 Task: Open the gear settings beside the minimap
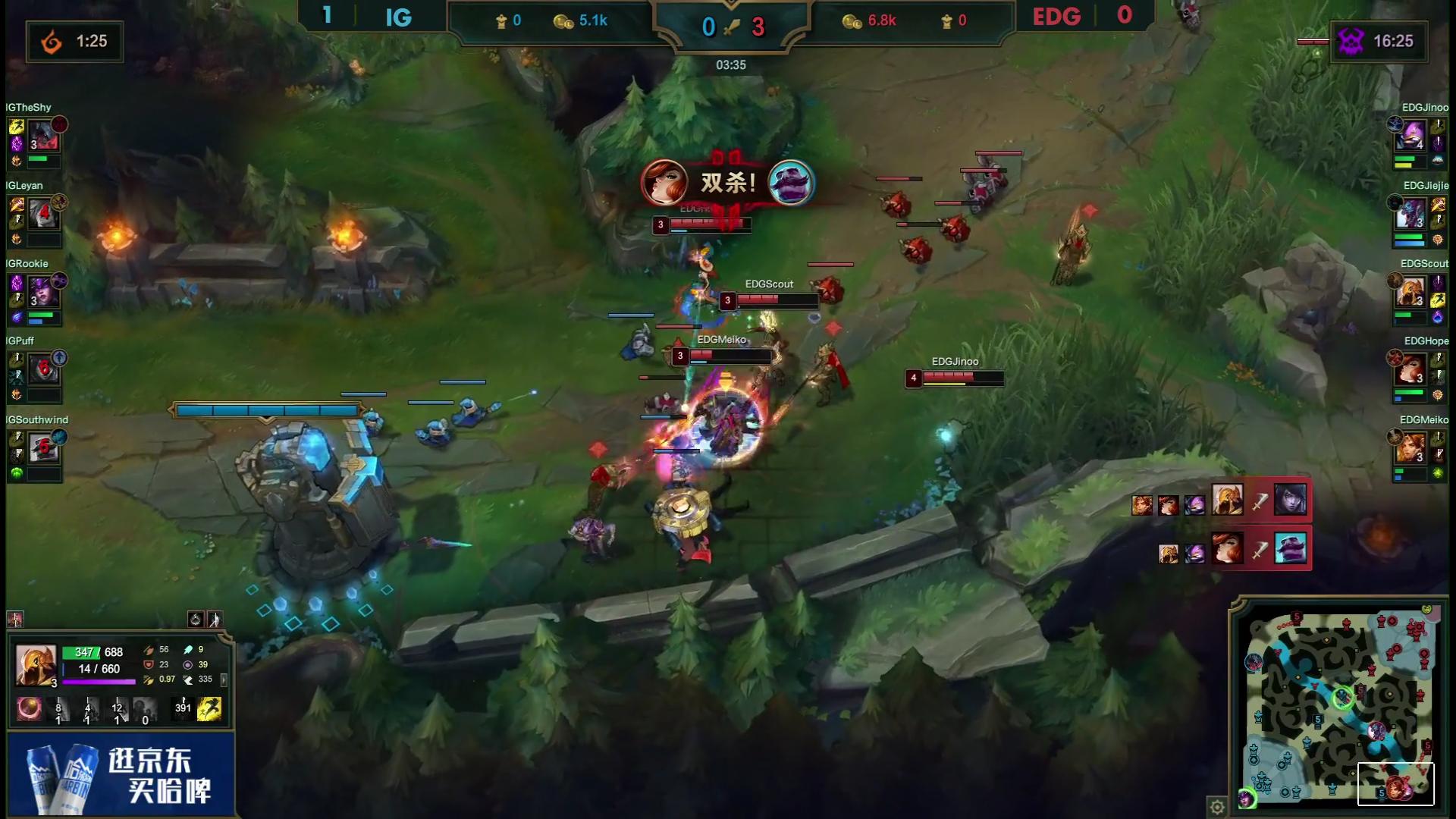(1217, 807)
